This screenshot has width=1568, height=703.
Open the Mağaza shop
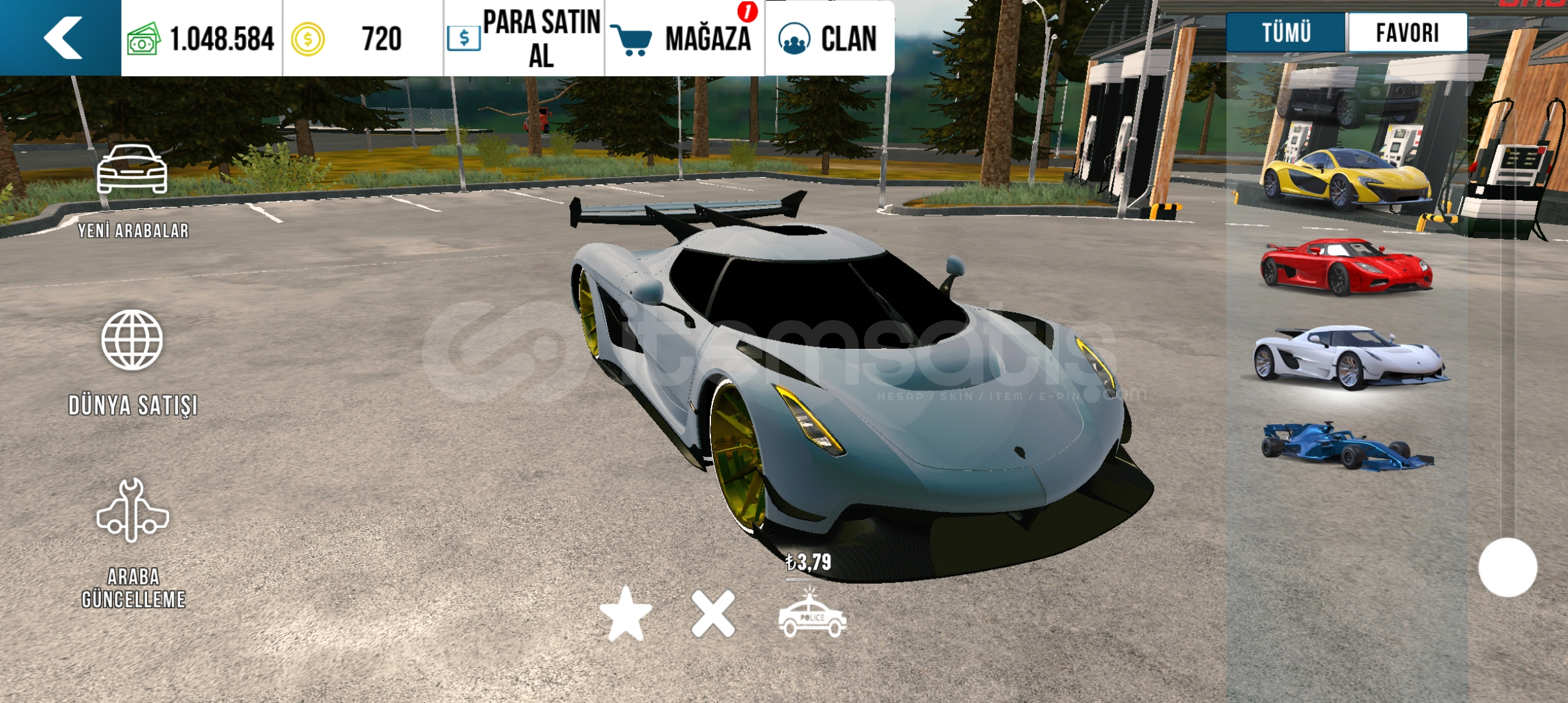pos(685,38)
